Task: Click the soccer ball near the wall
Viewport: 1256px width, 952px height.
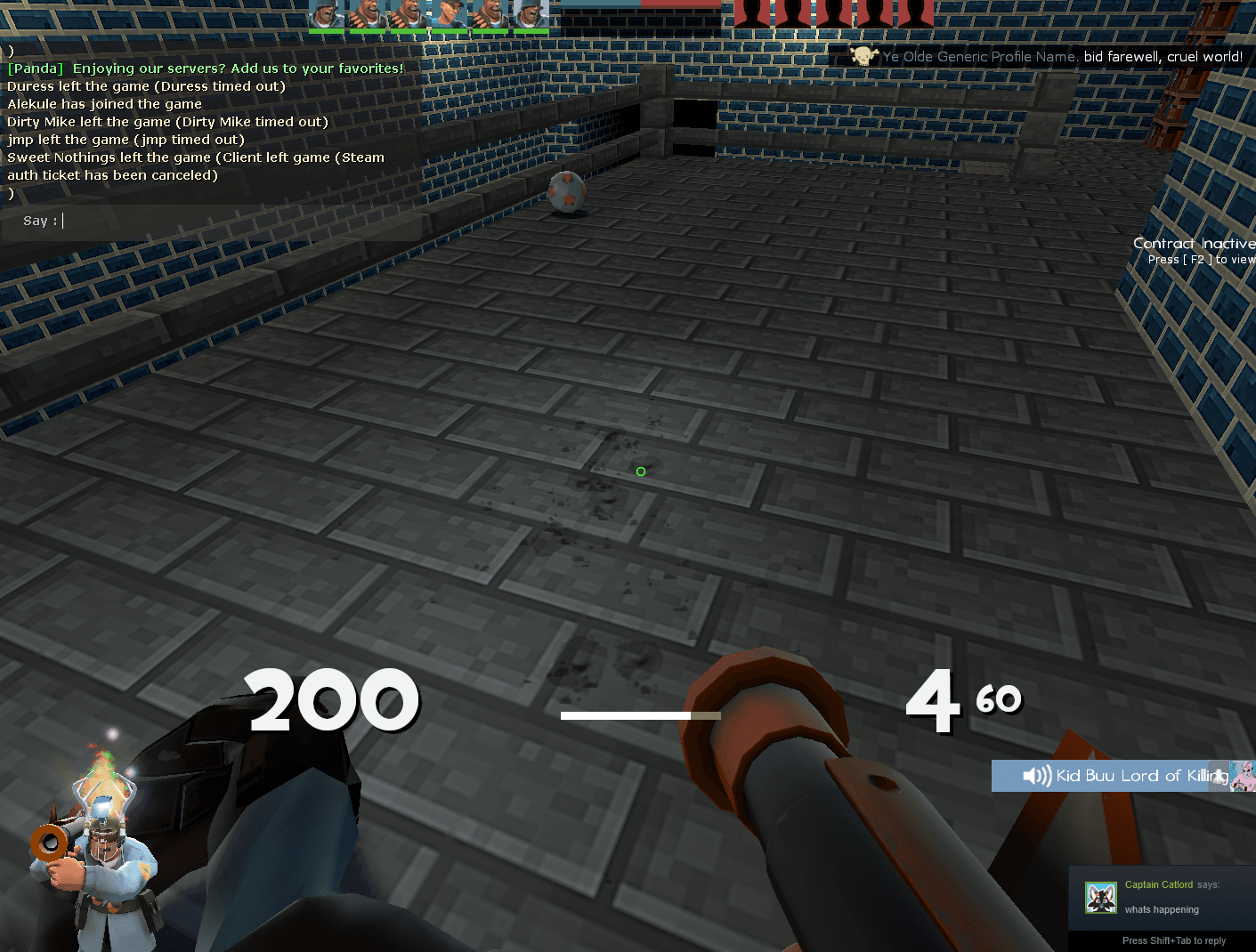Action: click(568, 191)
